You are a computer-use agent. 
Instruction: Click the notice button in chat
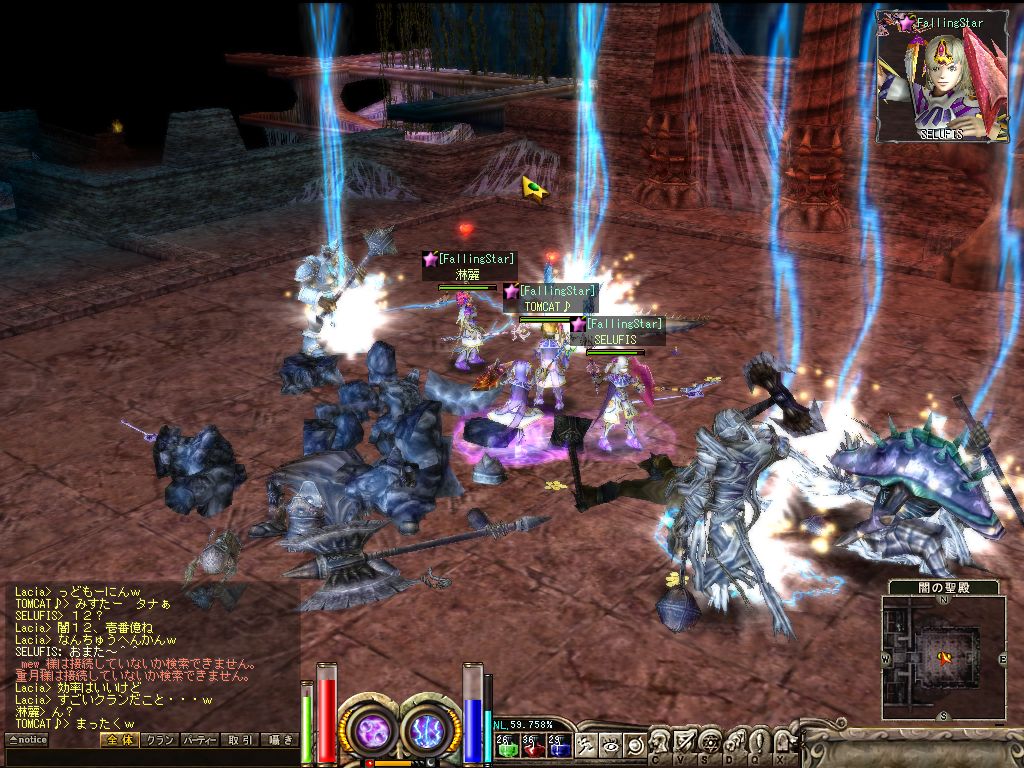tap(27, 740)
